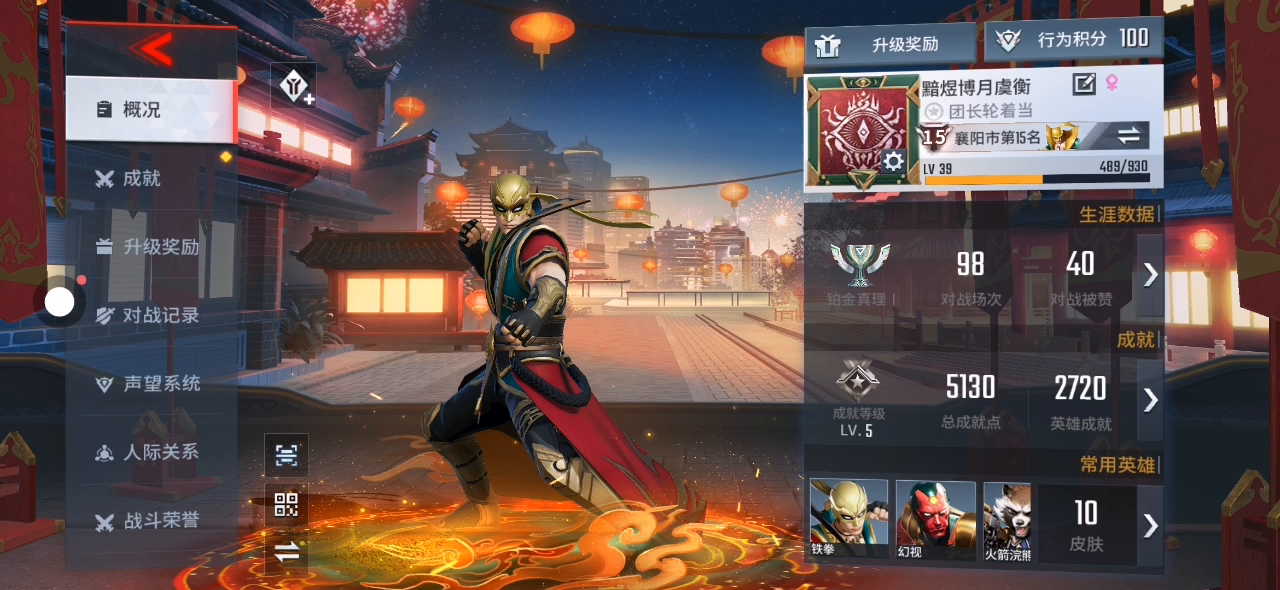Screen dimensions: 1280x590
Task: Click the 升级奖励 gift button at top
Action: tap(890, 44)
